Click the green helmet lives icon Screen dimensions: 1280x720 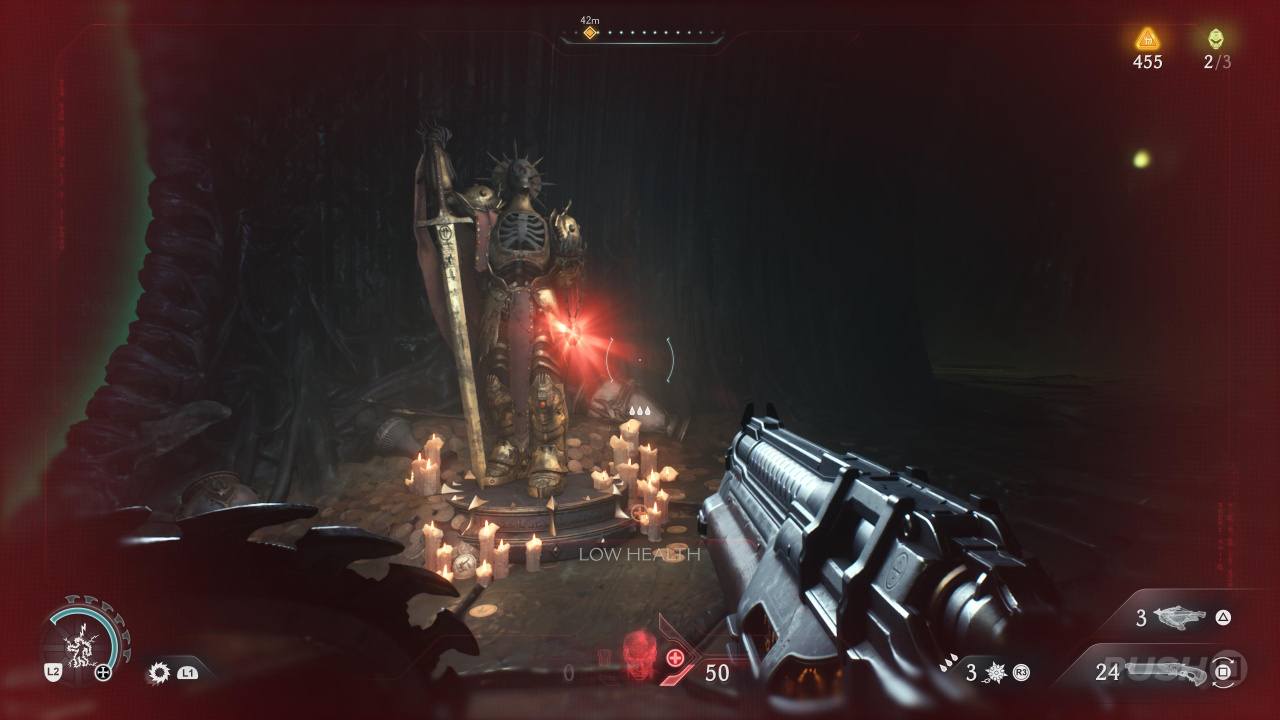tap(1215, 39)
